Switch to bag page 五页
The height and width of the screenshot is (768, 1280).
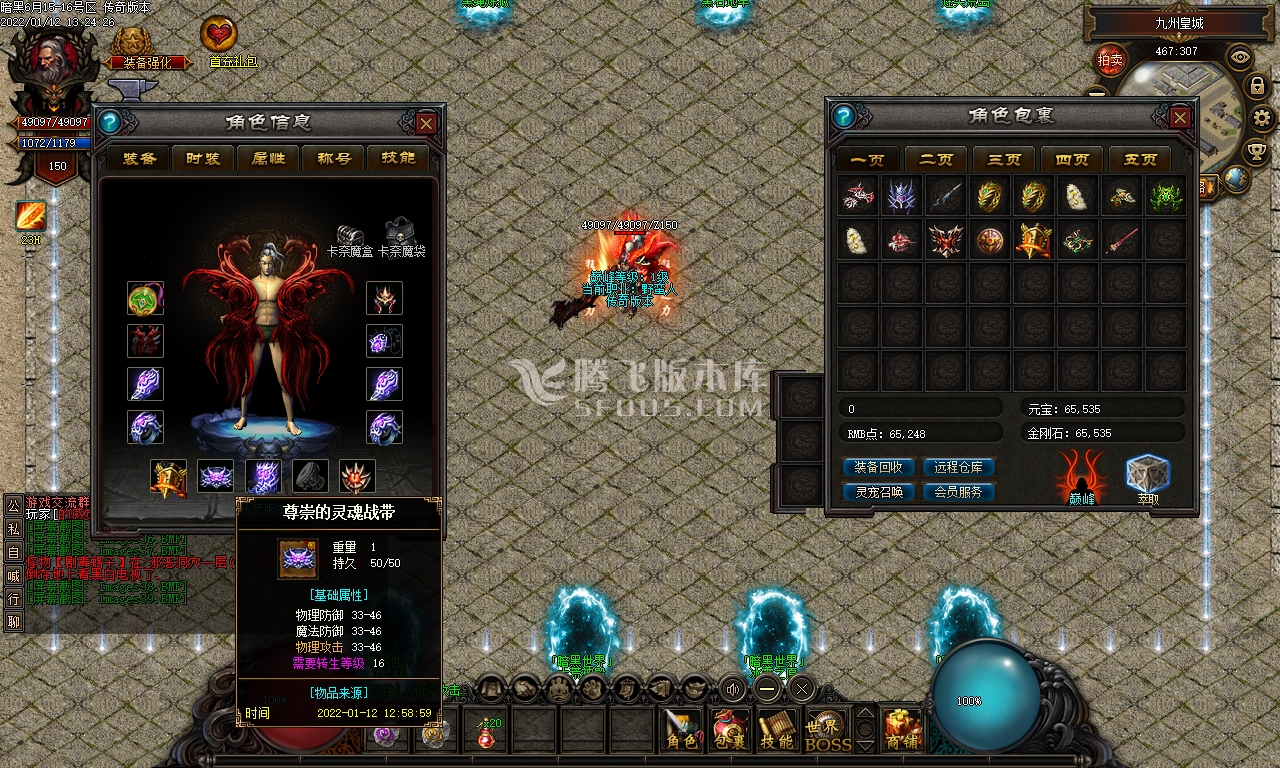(x=1140, y=159)
